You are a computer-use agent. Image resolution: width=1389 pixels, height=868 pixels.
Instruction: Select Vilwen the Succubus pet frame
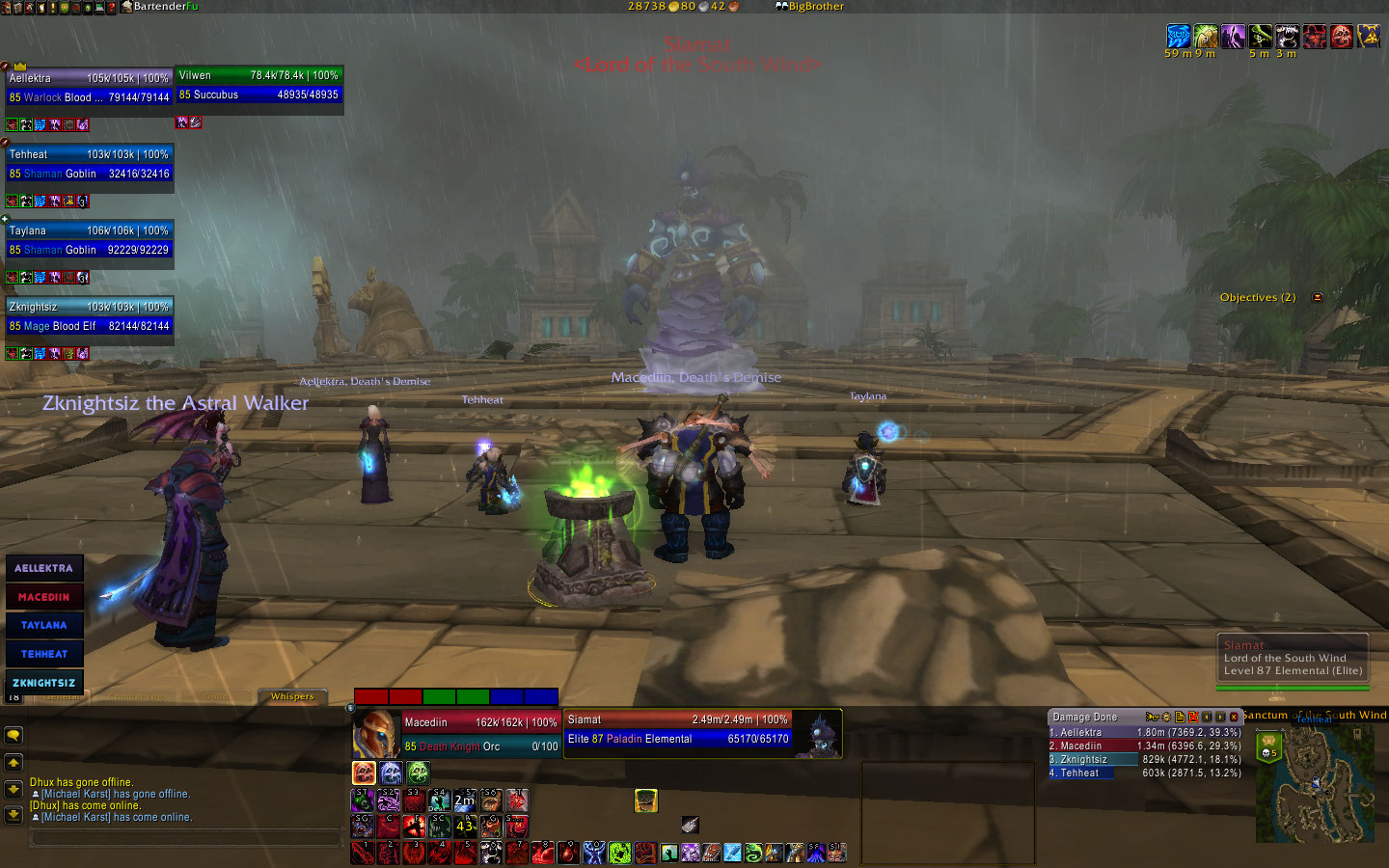pyautogui.click(x=259, y=85)
